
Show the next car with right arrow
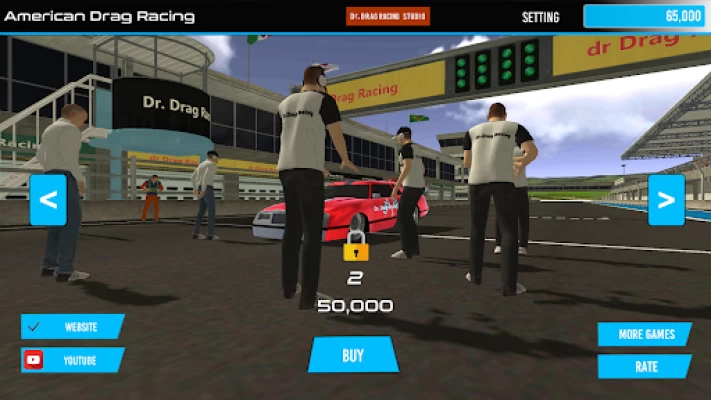point(666,200)
